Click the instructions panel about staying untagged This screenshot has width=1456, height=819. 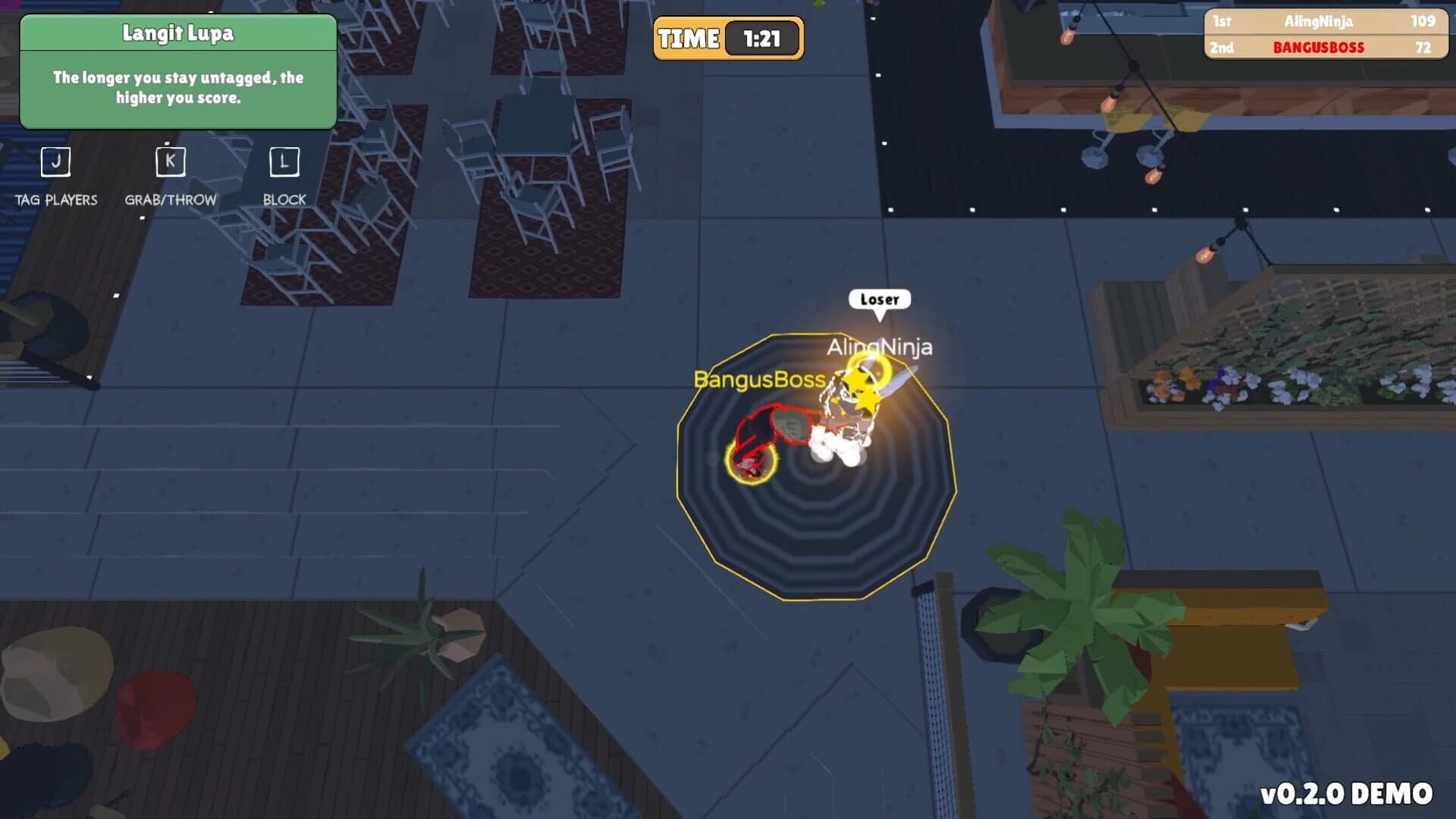click(x=179, y=88)
